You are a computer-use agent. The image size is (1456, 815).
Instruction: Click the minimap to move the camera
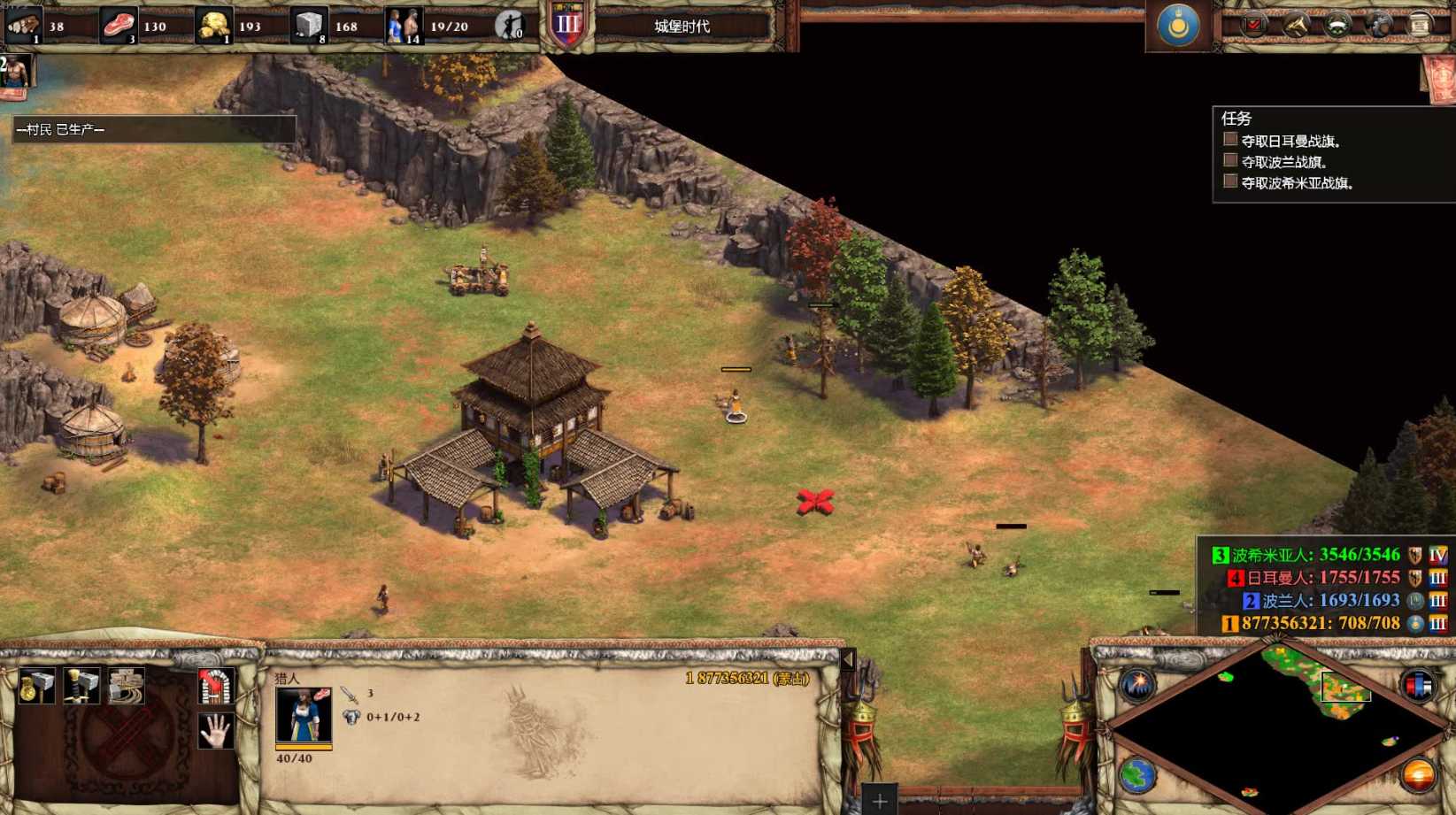pyautogui.click(x=1275, y=726)
